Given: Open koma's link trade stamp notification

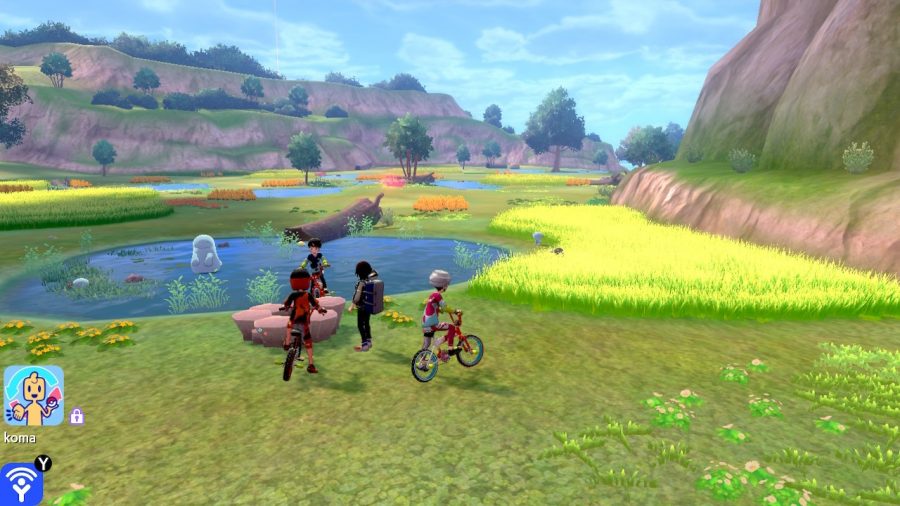Looking at the screenshot, I should 33,396.
